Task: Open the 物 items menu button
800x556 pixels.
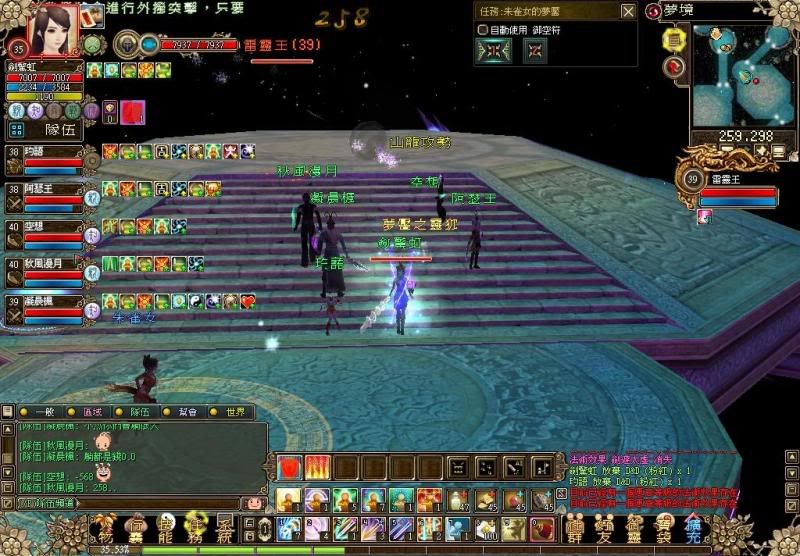Action: click(x=103, y=527)
